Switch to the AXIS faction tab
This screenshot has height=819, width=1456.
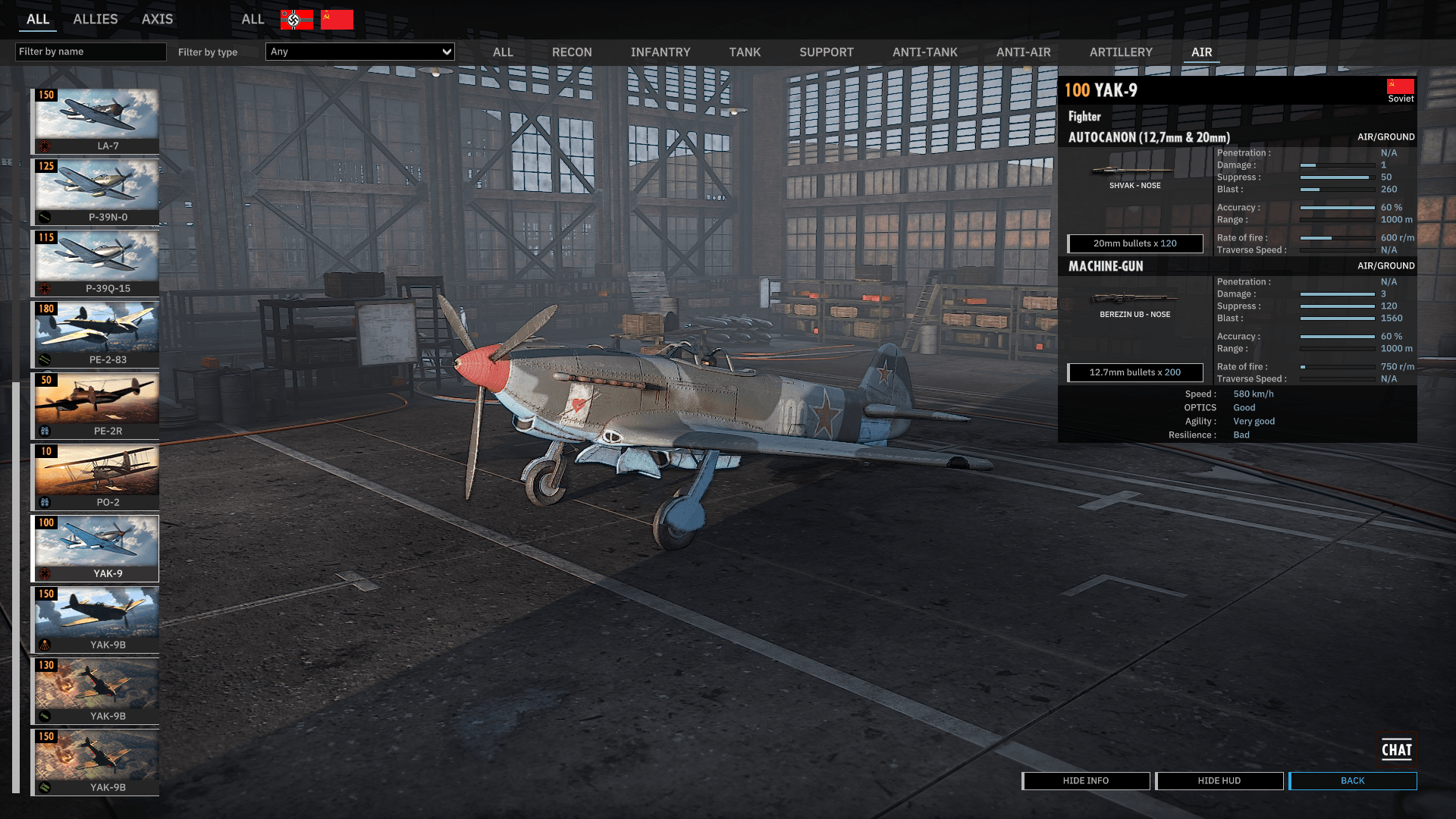point(157,19)
